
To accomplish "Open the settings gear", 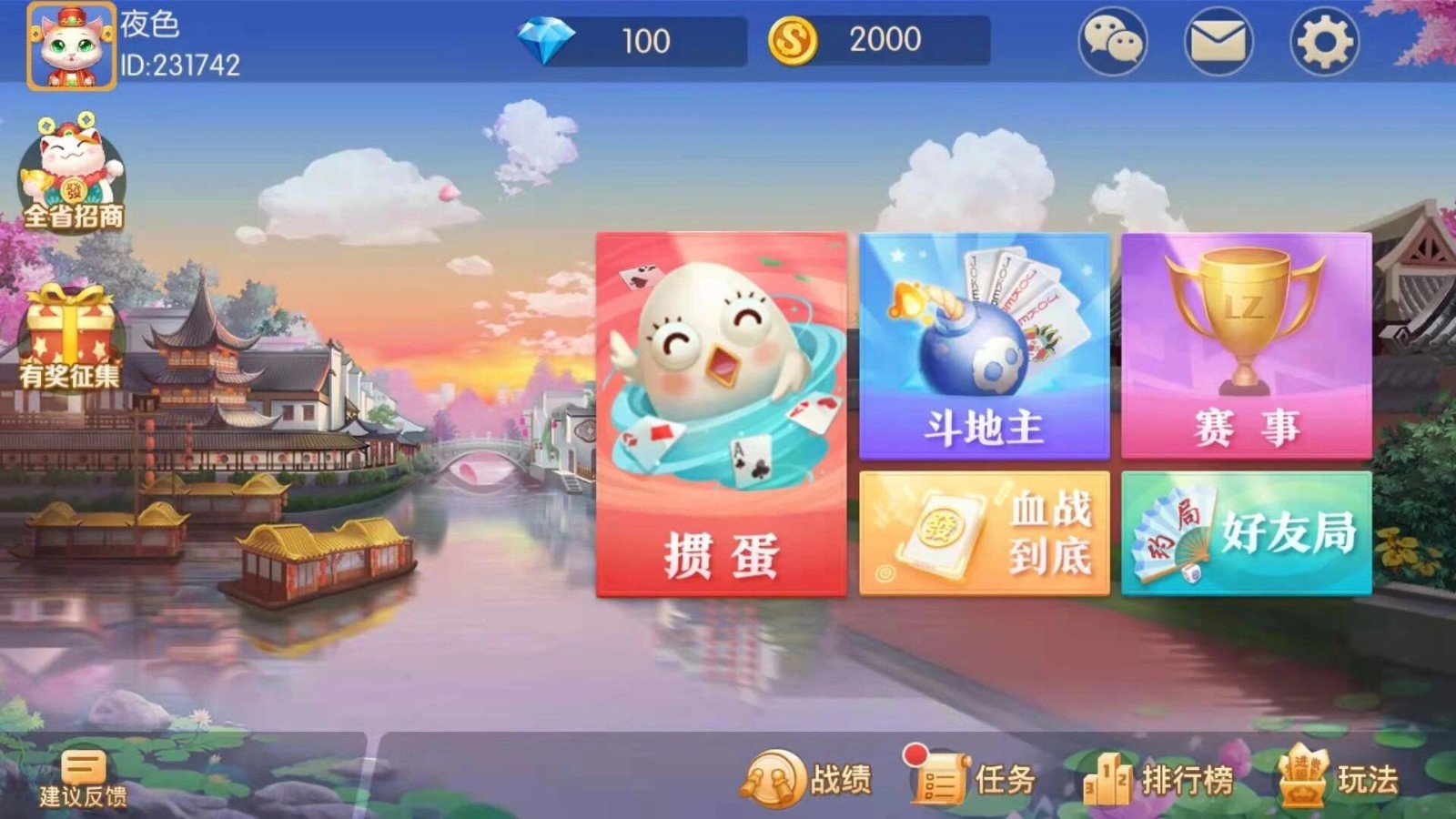I will (1324, 41).
